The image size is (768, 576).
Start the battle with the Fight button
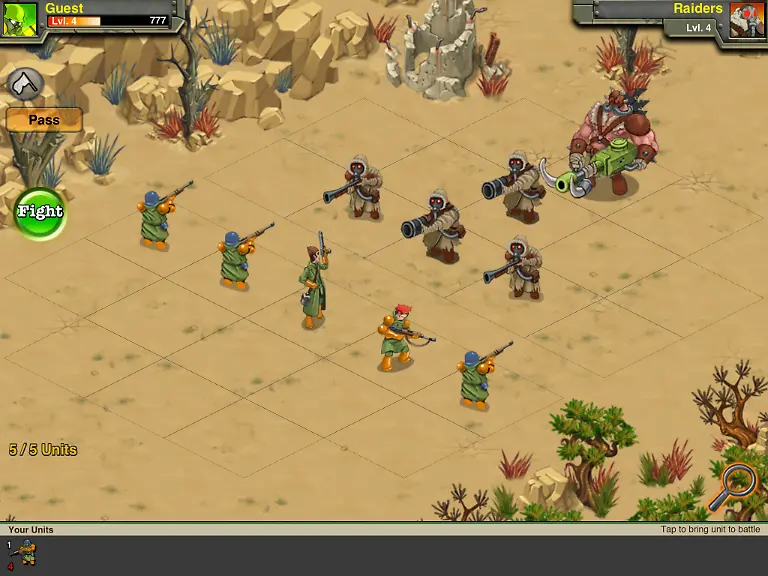40,212
